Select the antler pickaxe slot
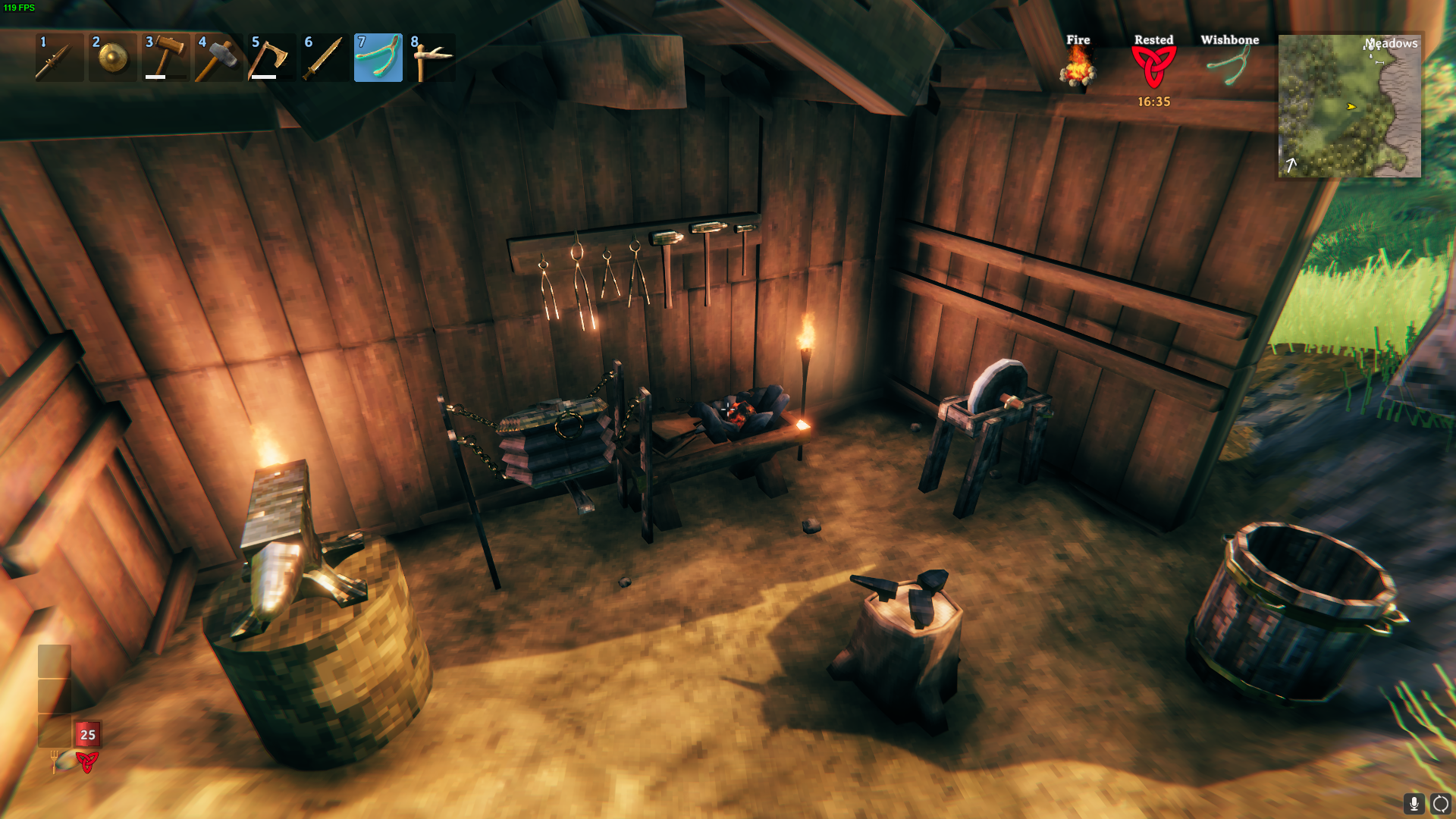This screenshot has width=1456, height=819. point(431,58)
